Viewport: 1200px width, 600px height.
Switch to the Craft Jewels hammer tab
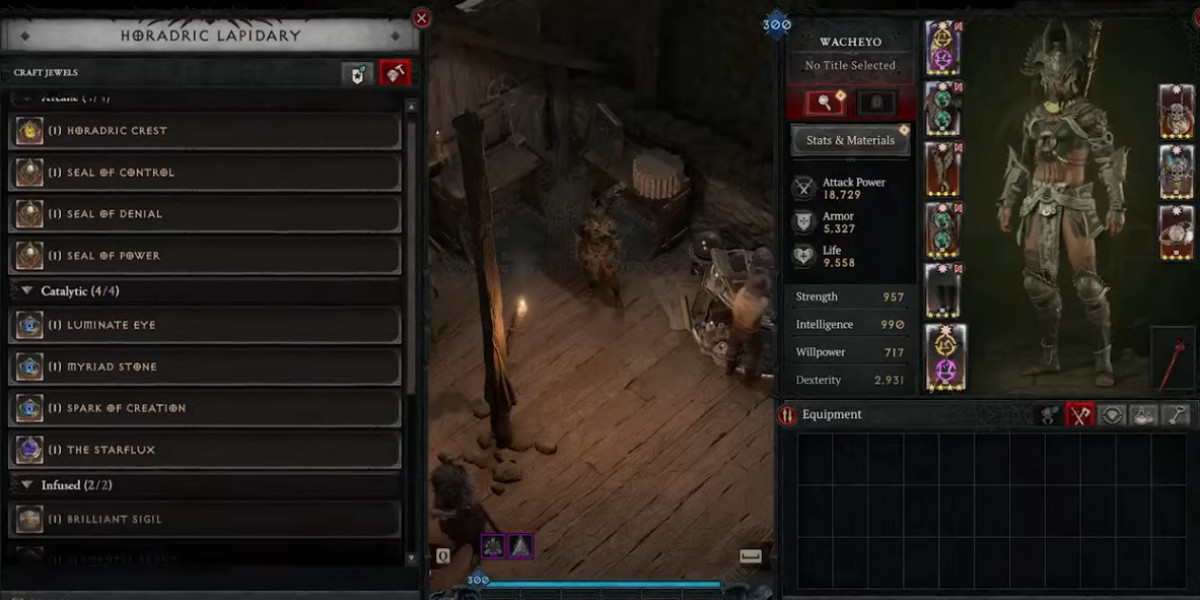395,73
